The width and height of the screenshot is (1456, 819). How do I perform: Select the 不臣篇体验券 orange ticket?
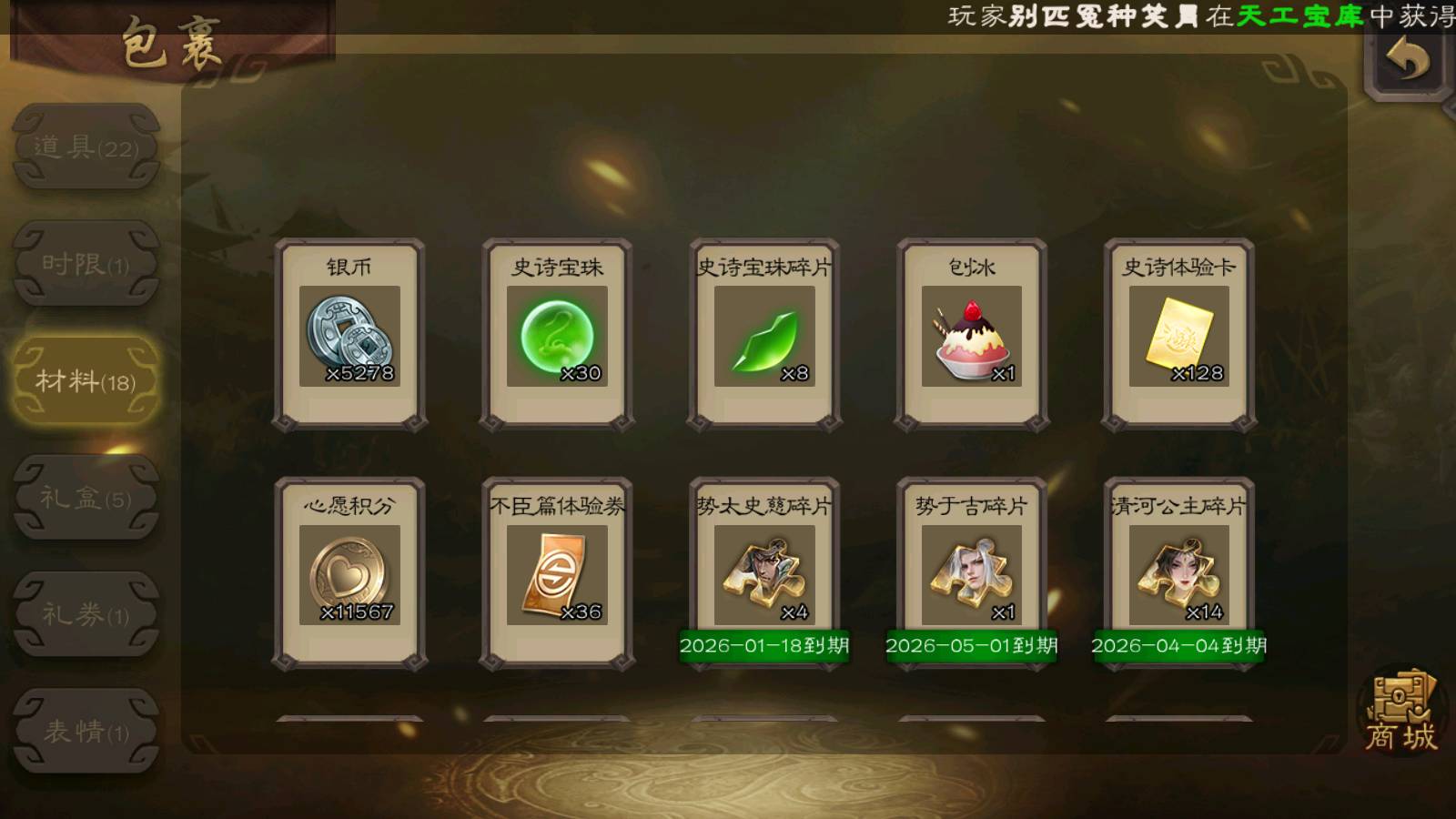[557, 573]
